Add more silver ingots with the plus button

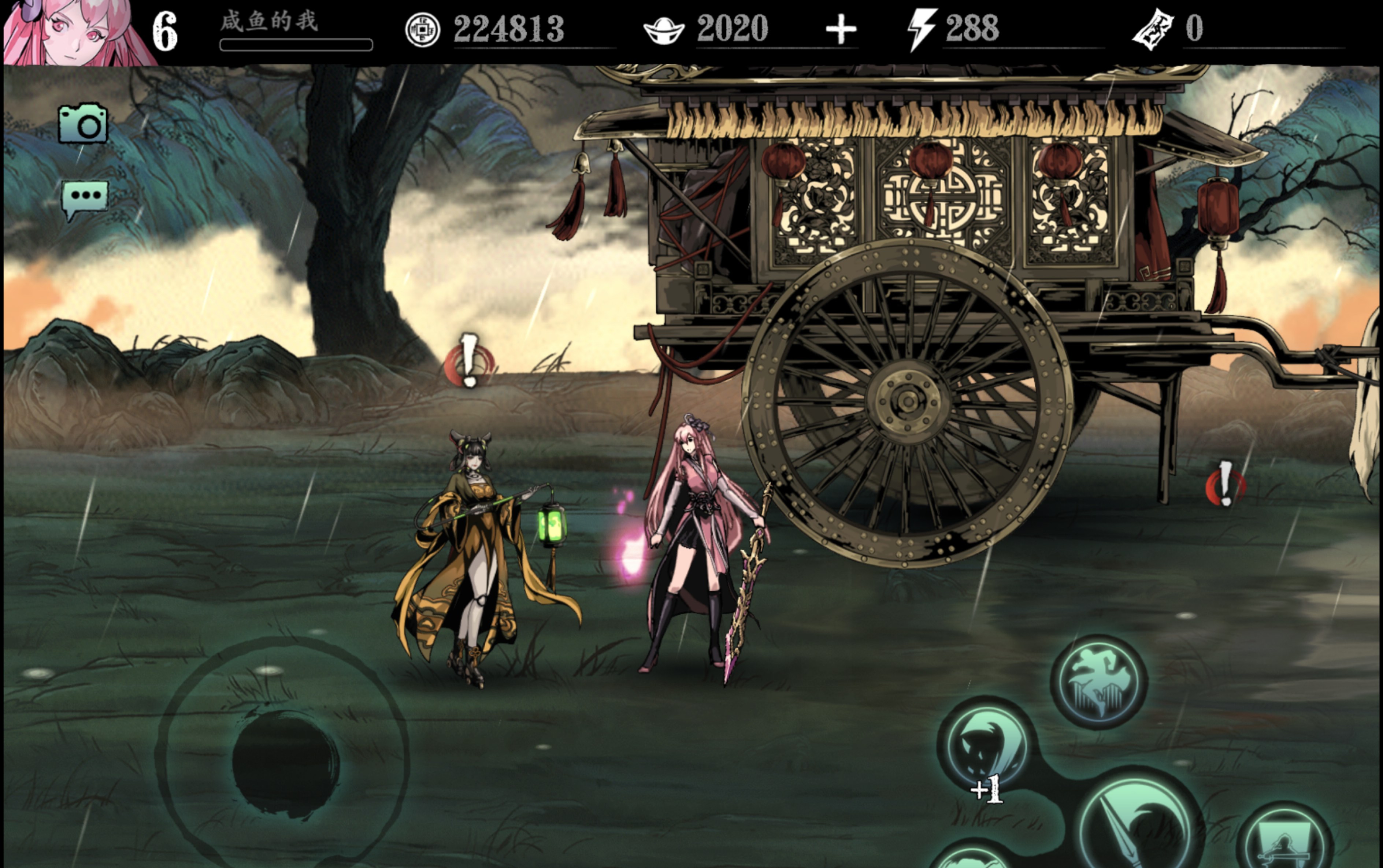841,30
